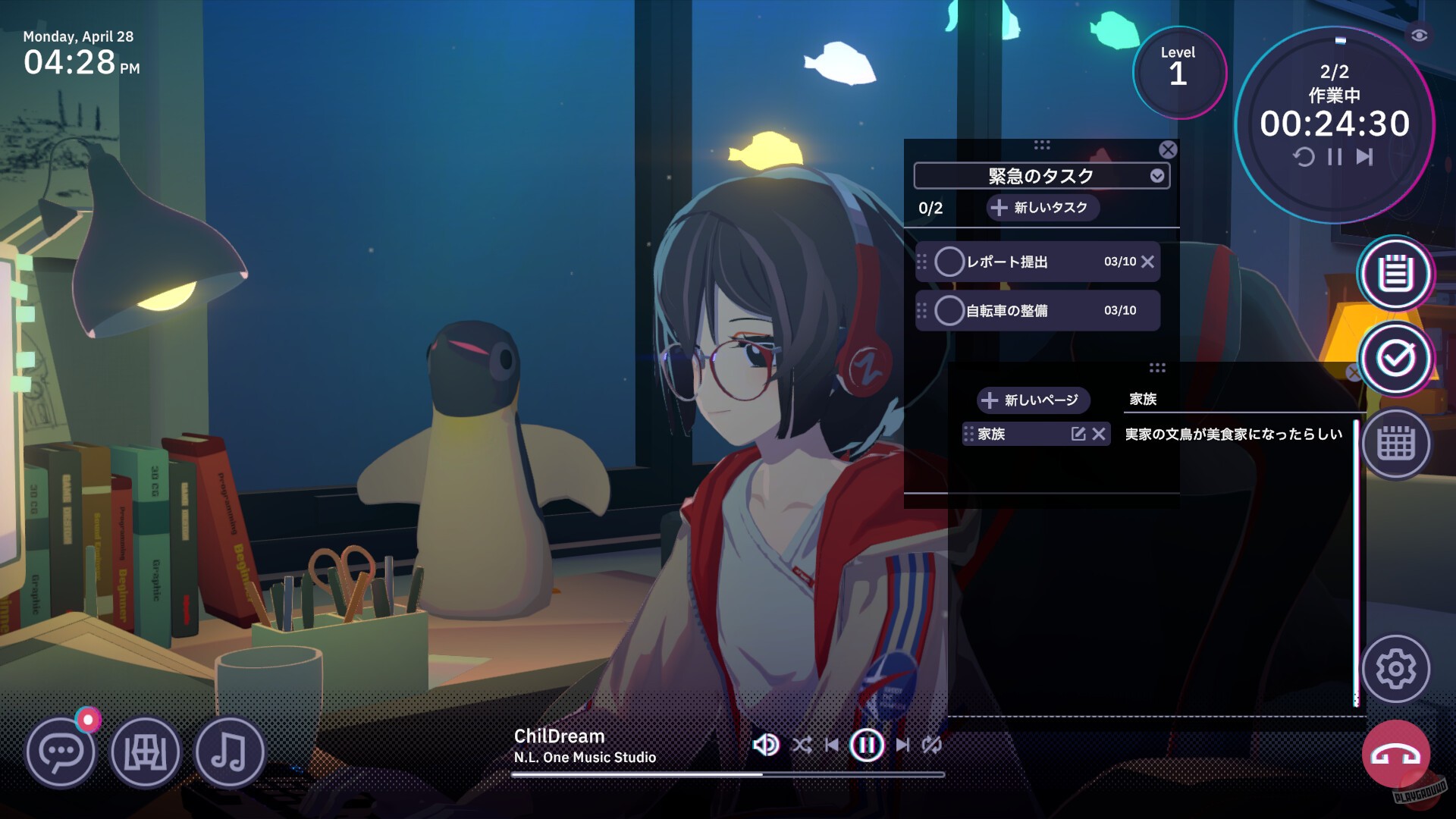Viewport: 1456px width, 819px height.
Task: Toggle shuffle playback mode
Action: (x=804, y=745)
